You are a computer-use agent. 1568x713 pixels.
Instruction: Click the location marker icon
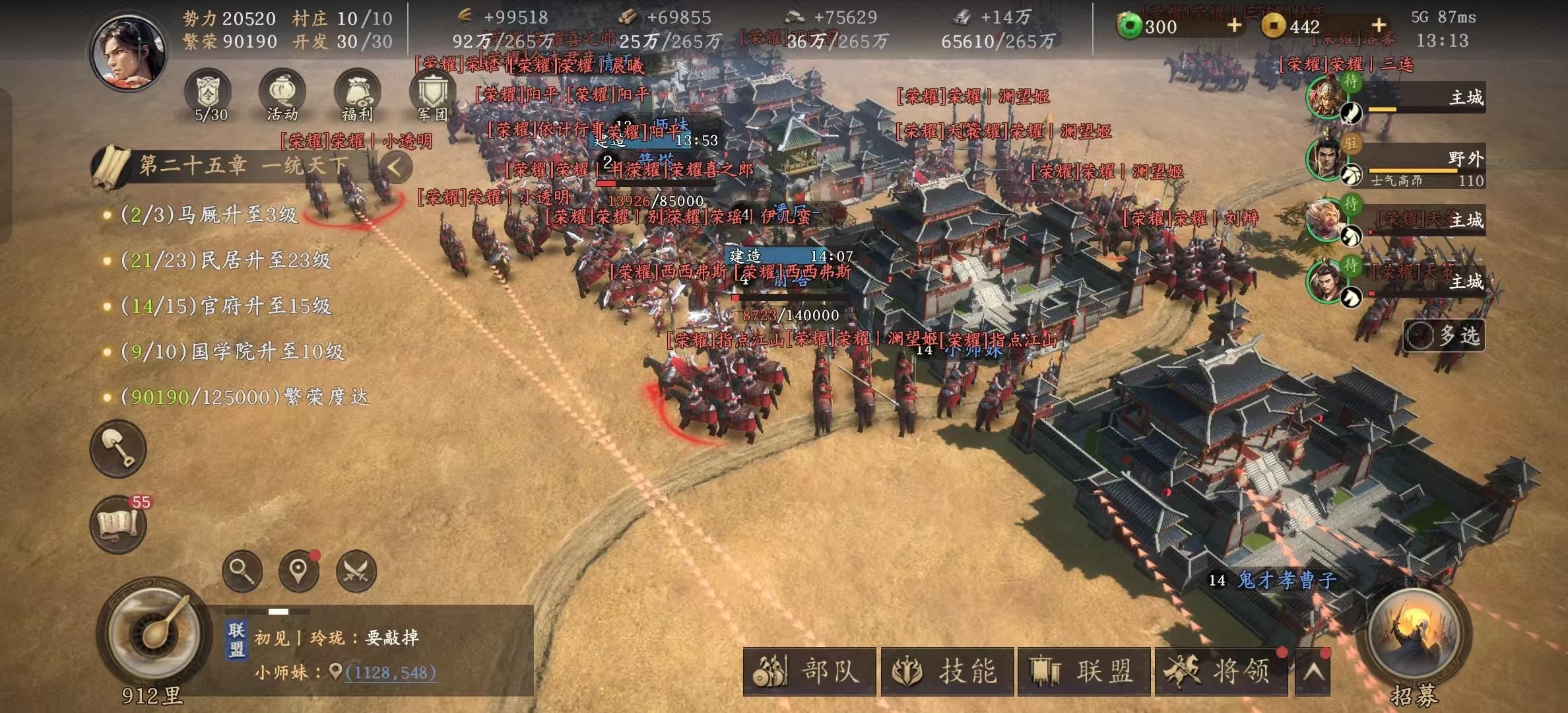(300, 572)
